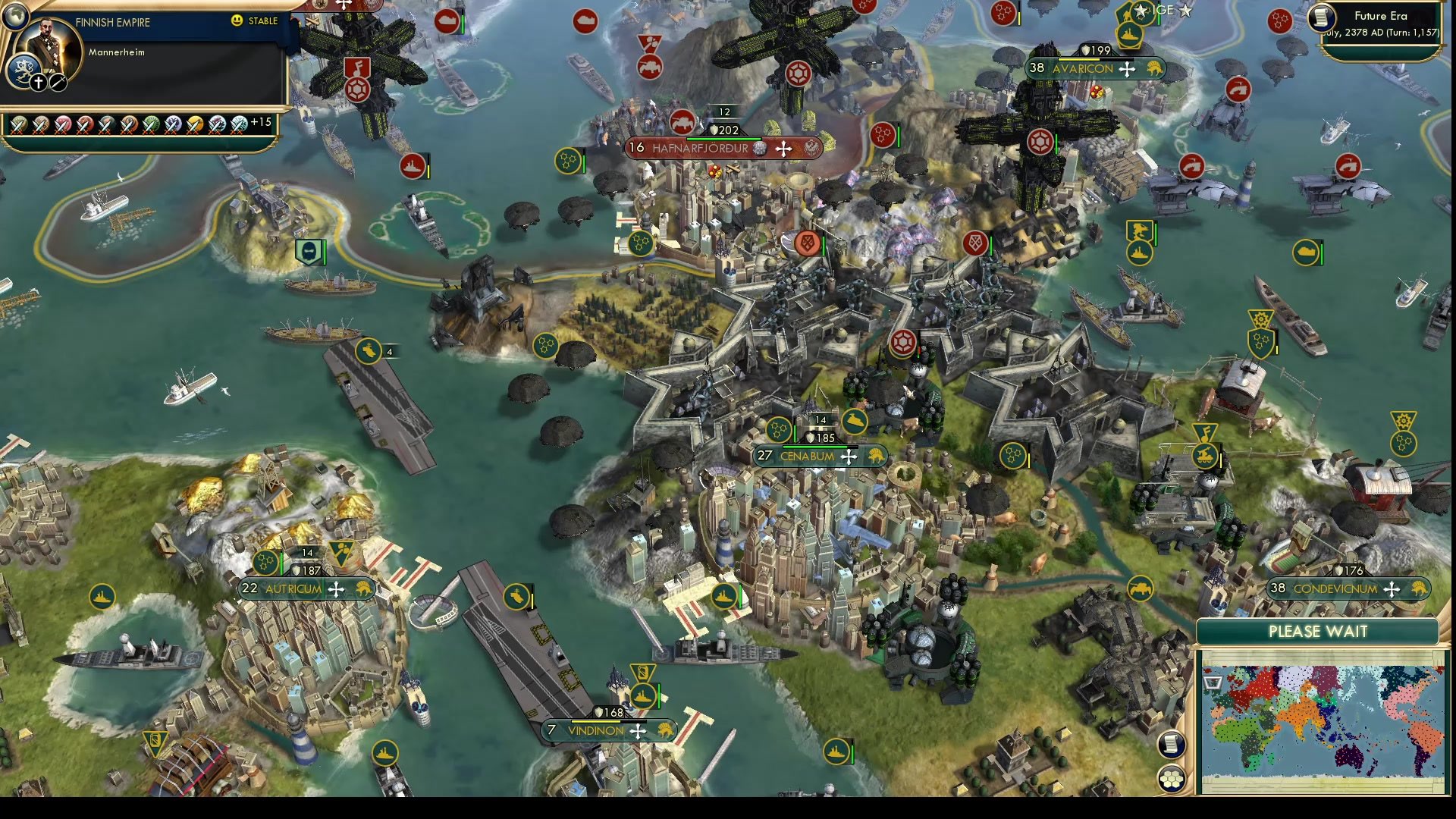Click the crossed-sword war status icon
1456x819 pixels.
(57, 82)
